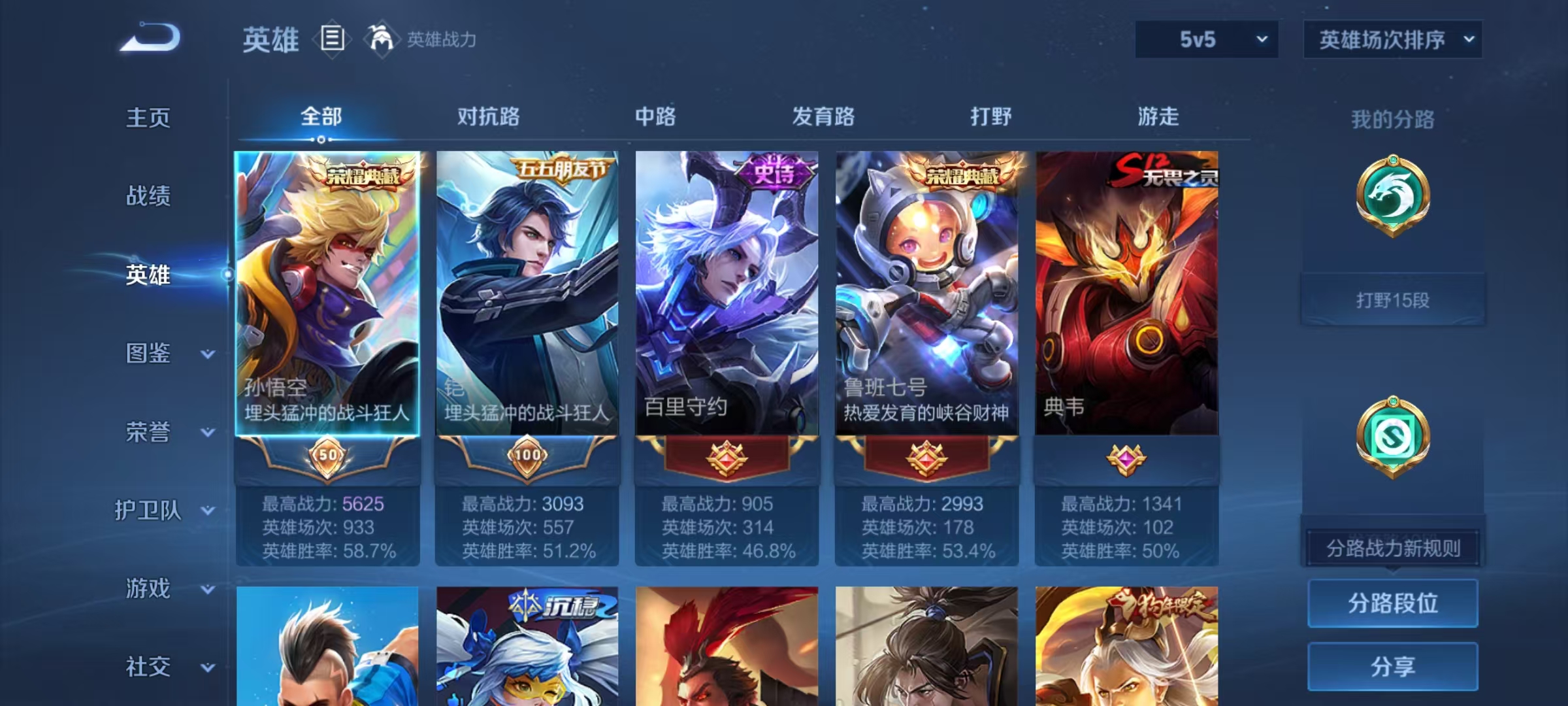This screenshot has width=1568, height=706.
Task: Click Kai's level 100 badge
Action: (x=527, y=456)
